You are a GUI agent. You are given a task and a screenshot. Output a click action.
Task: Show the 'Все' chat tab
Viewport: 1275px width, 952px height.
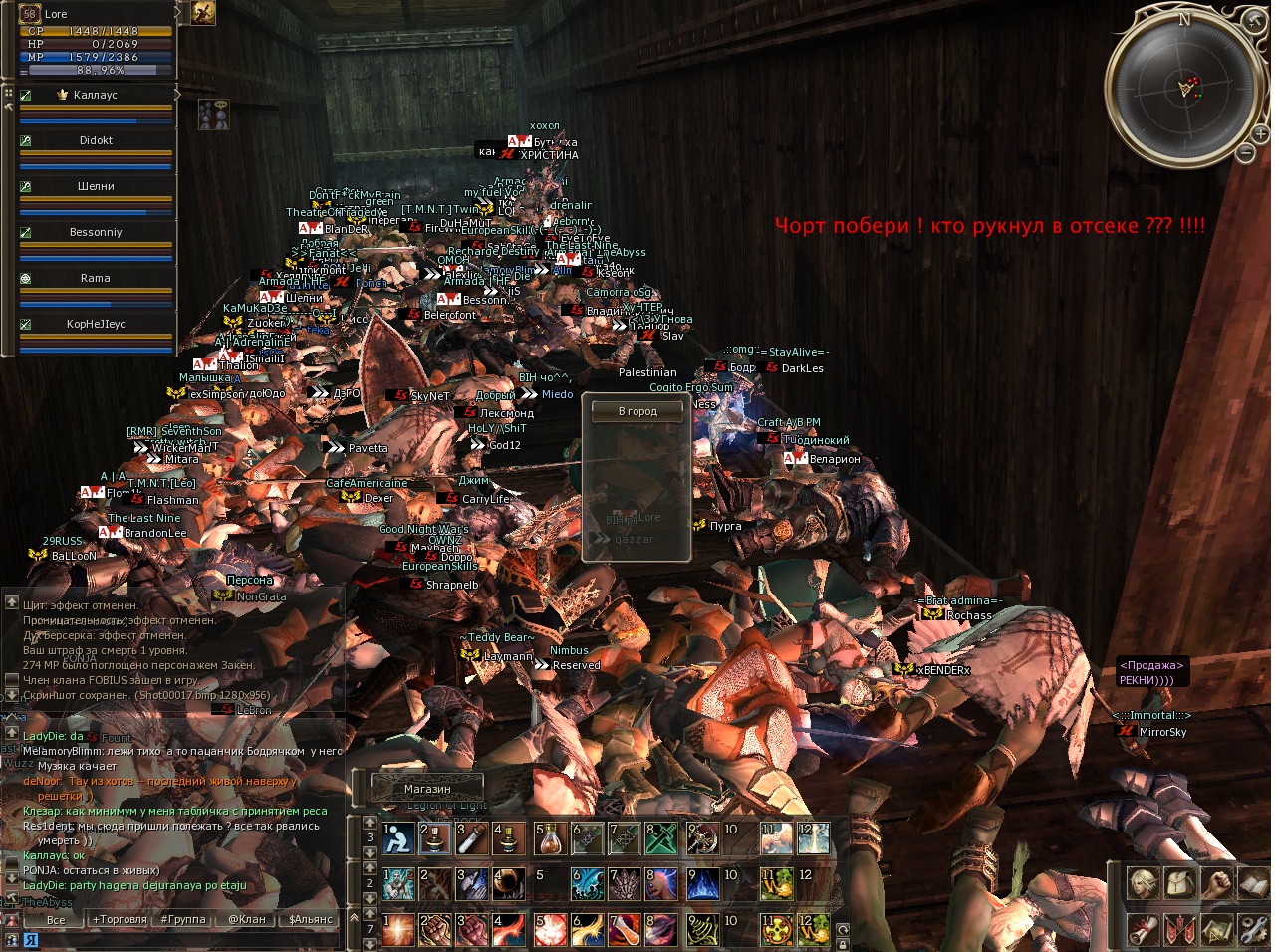(x=56, y=920)
